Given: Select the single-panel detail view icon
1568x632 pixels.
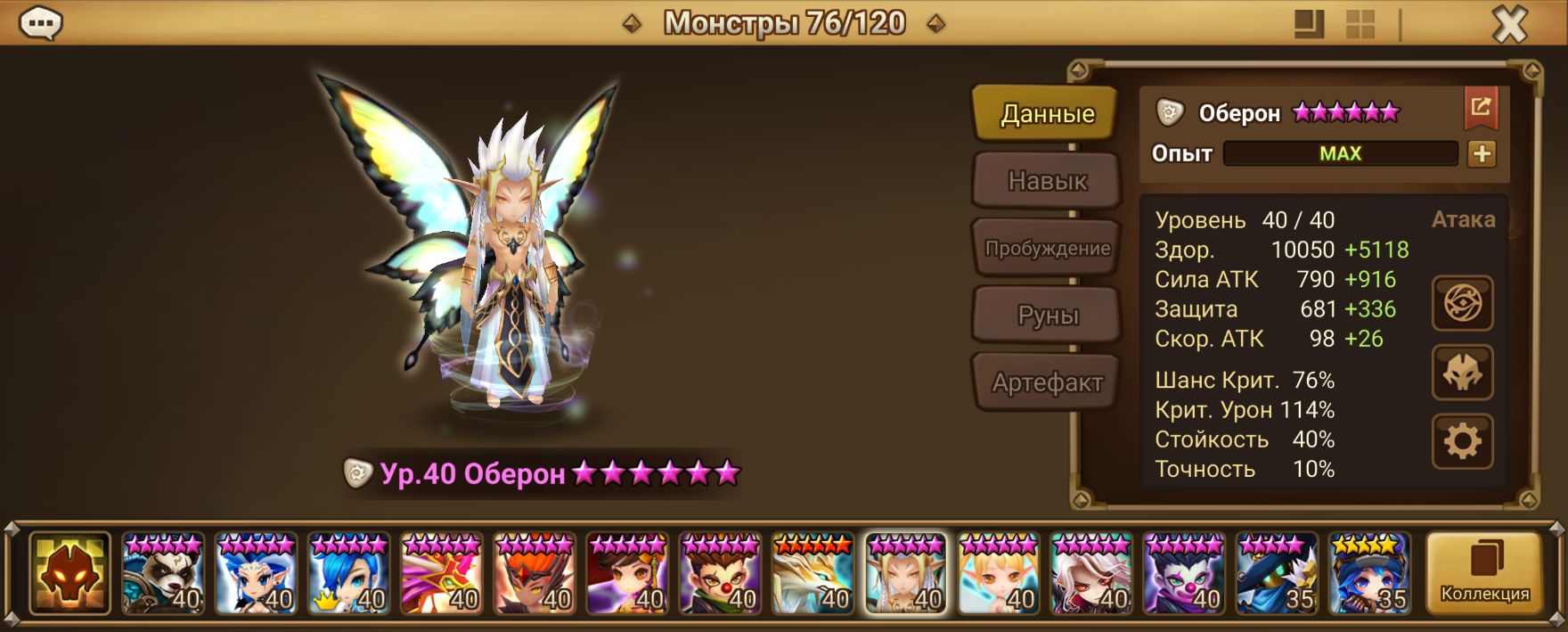Looking at the screenshot, I should click(1309, 25).
